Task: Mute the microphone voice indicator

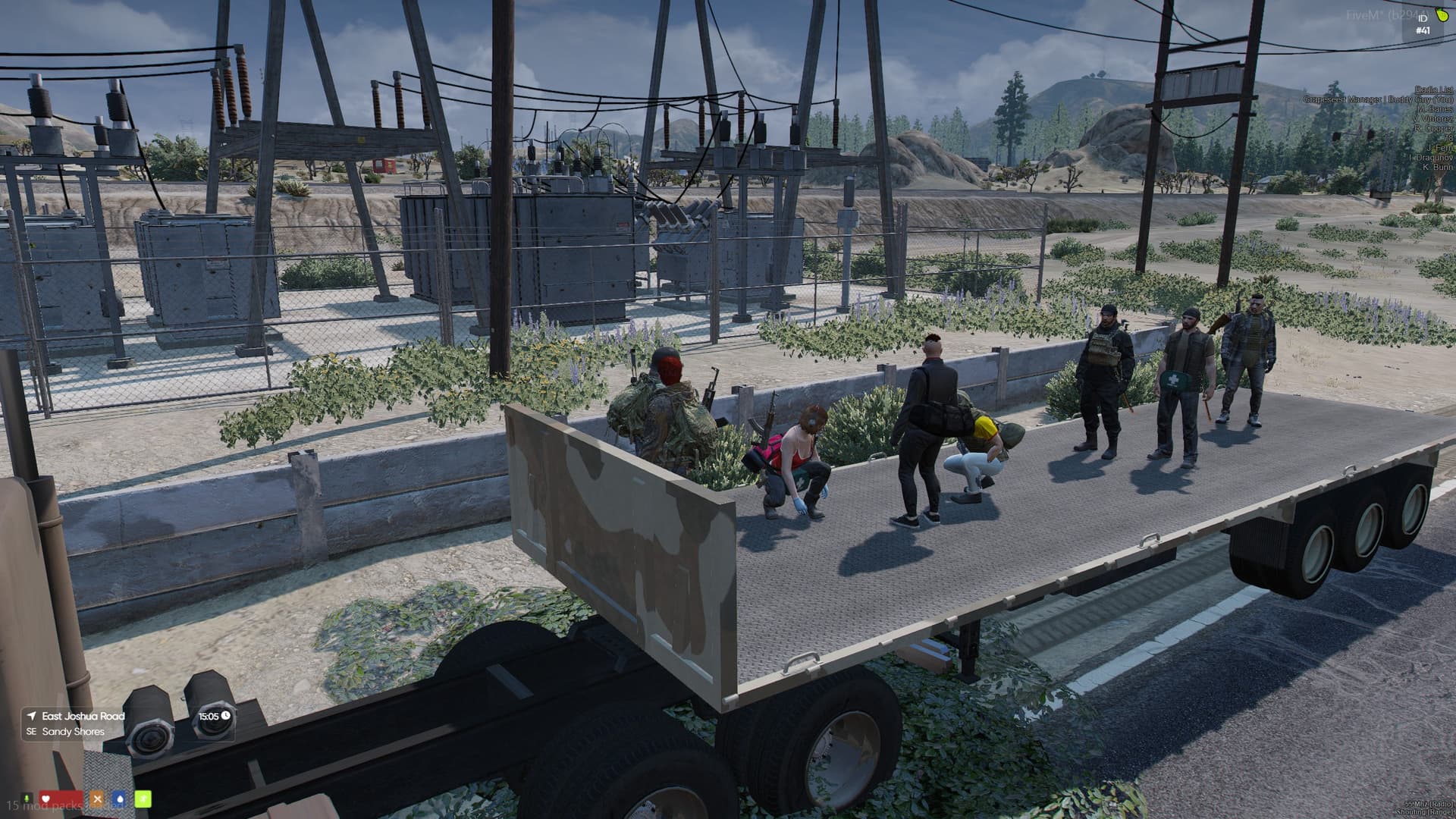Action: pos(26,797)
